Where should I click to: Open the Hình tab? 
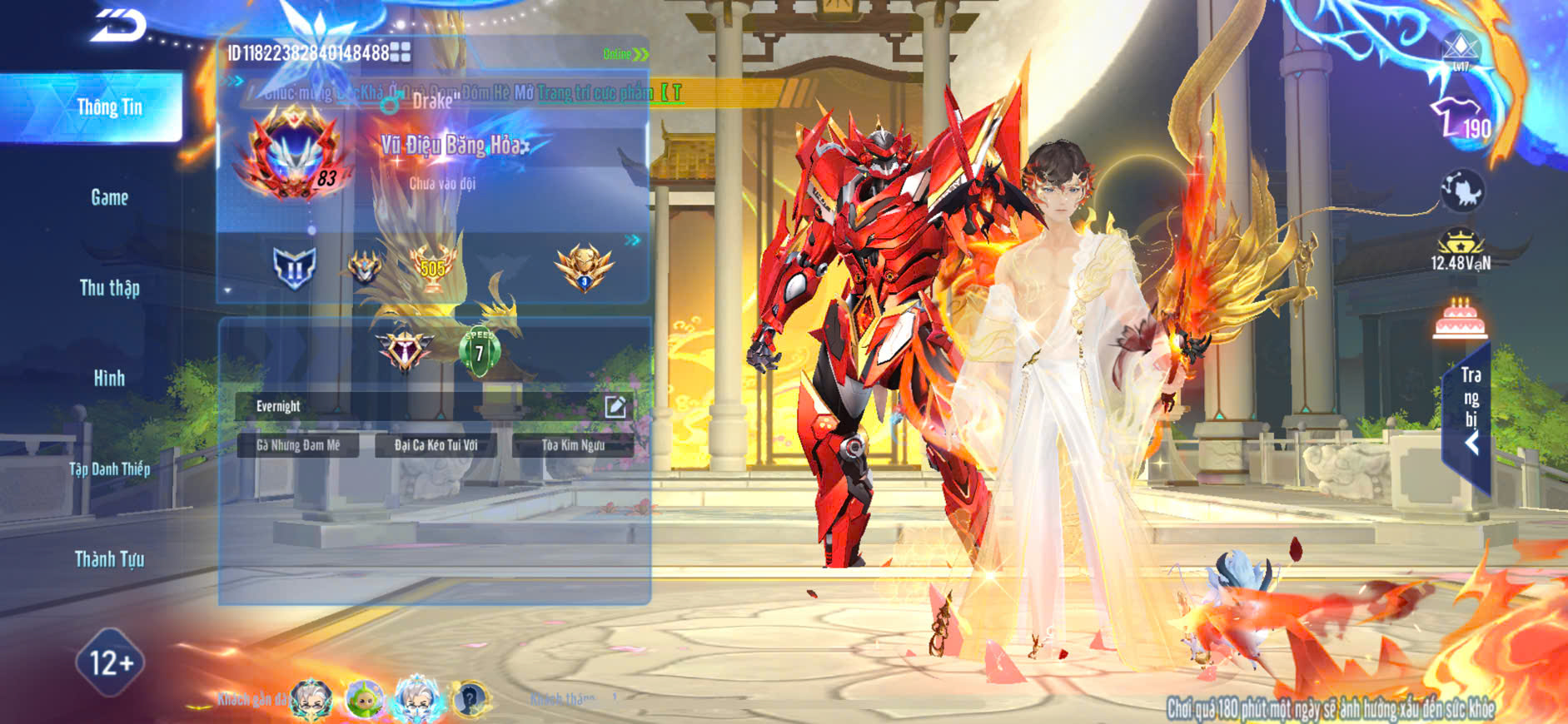[x=109, y=379]
